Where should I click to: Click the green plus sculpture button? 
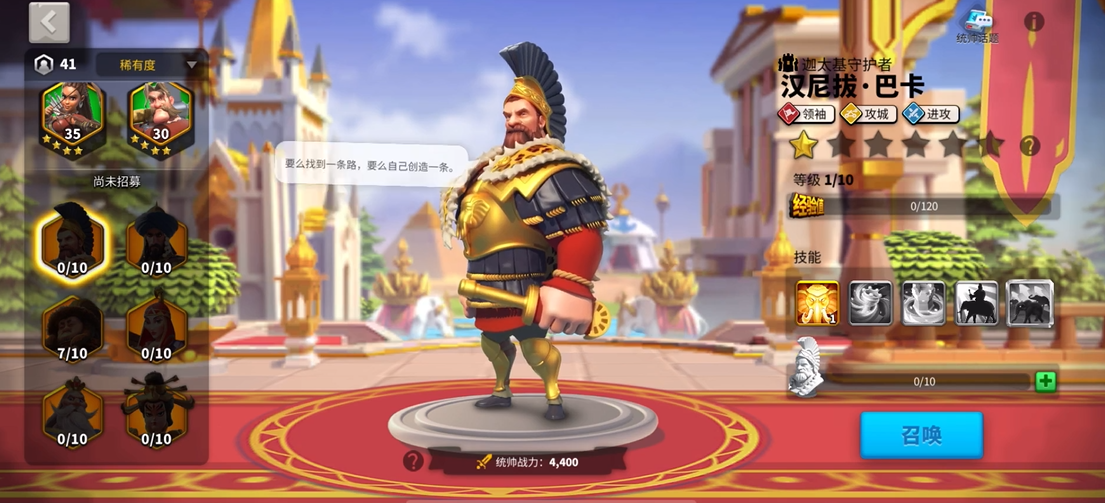(1045, 381)
